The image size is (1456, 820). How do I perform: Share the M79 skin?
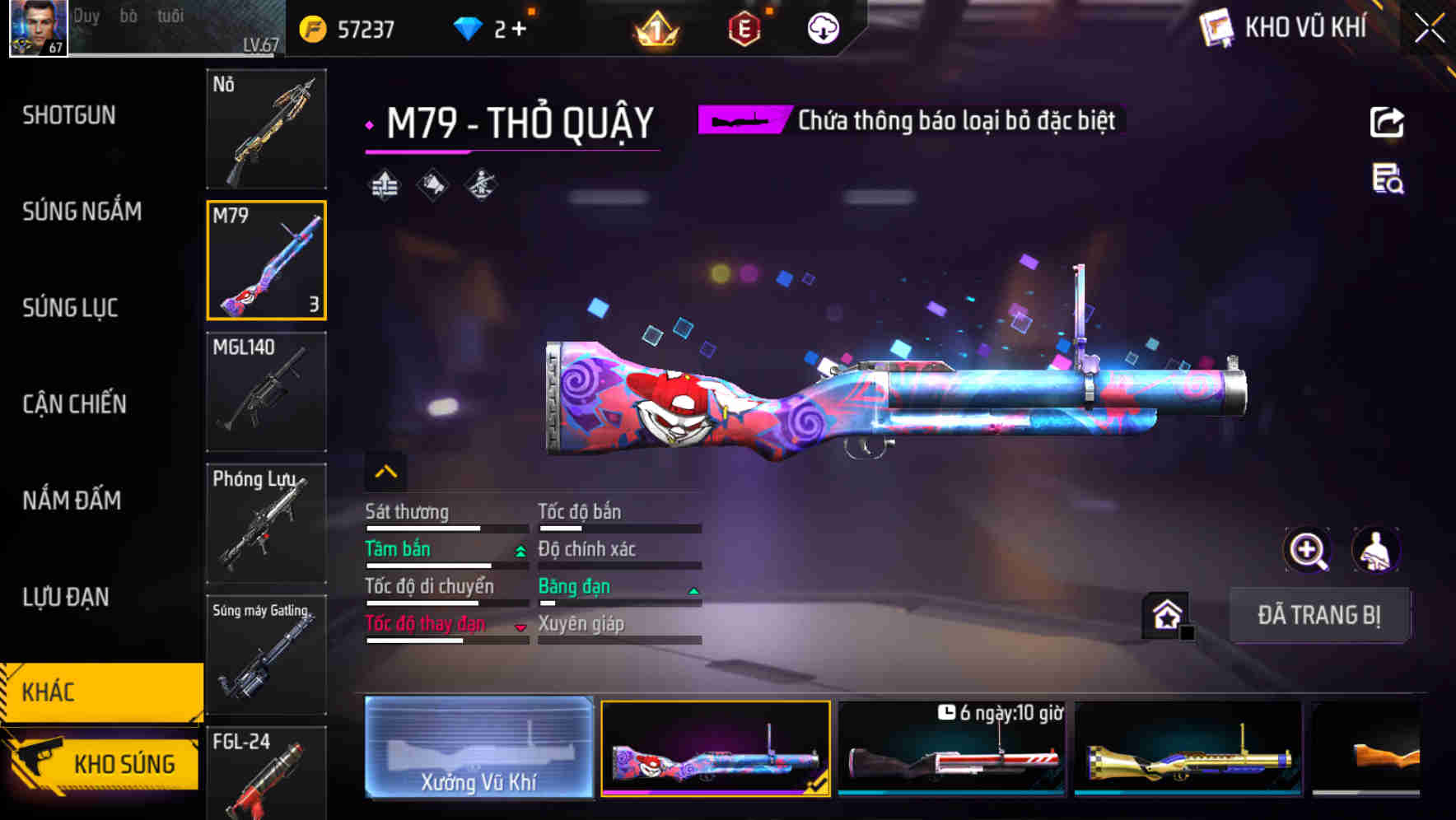(1387, 123)
